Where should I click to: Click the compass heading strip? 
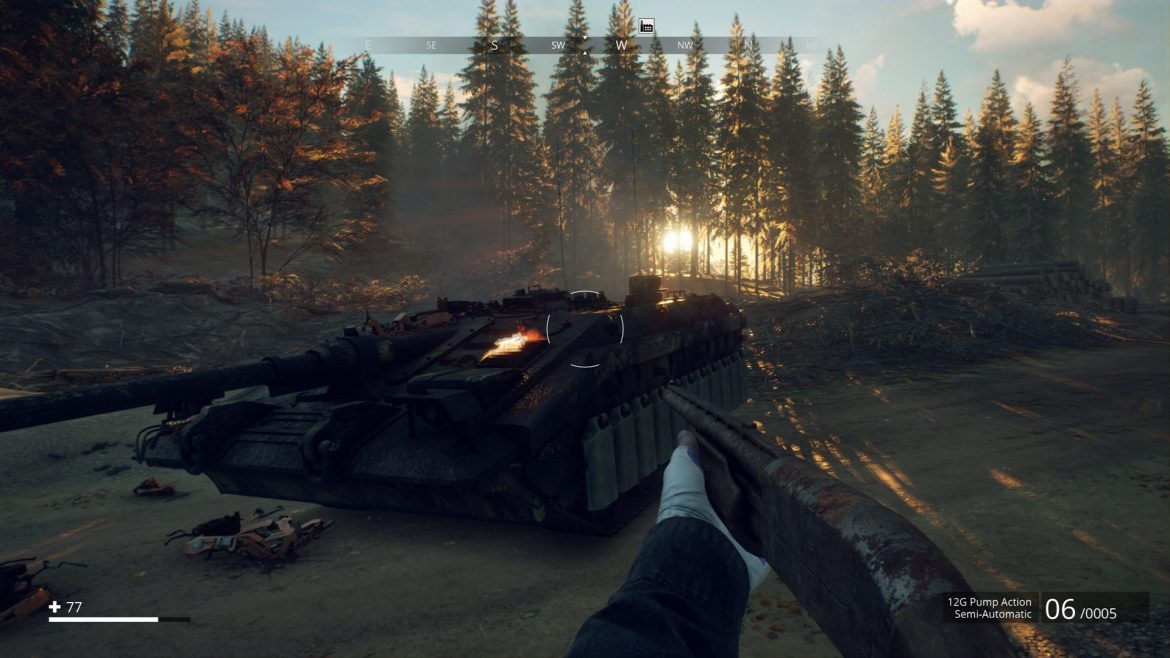pos(590,45)
